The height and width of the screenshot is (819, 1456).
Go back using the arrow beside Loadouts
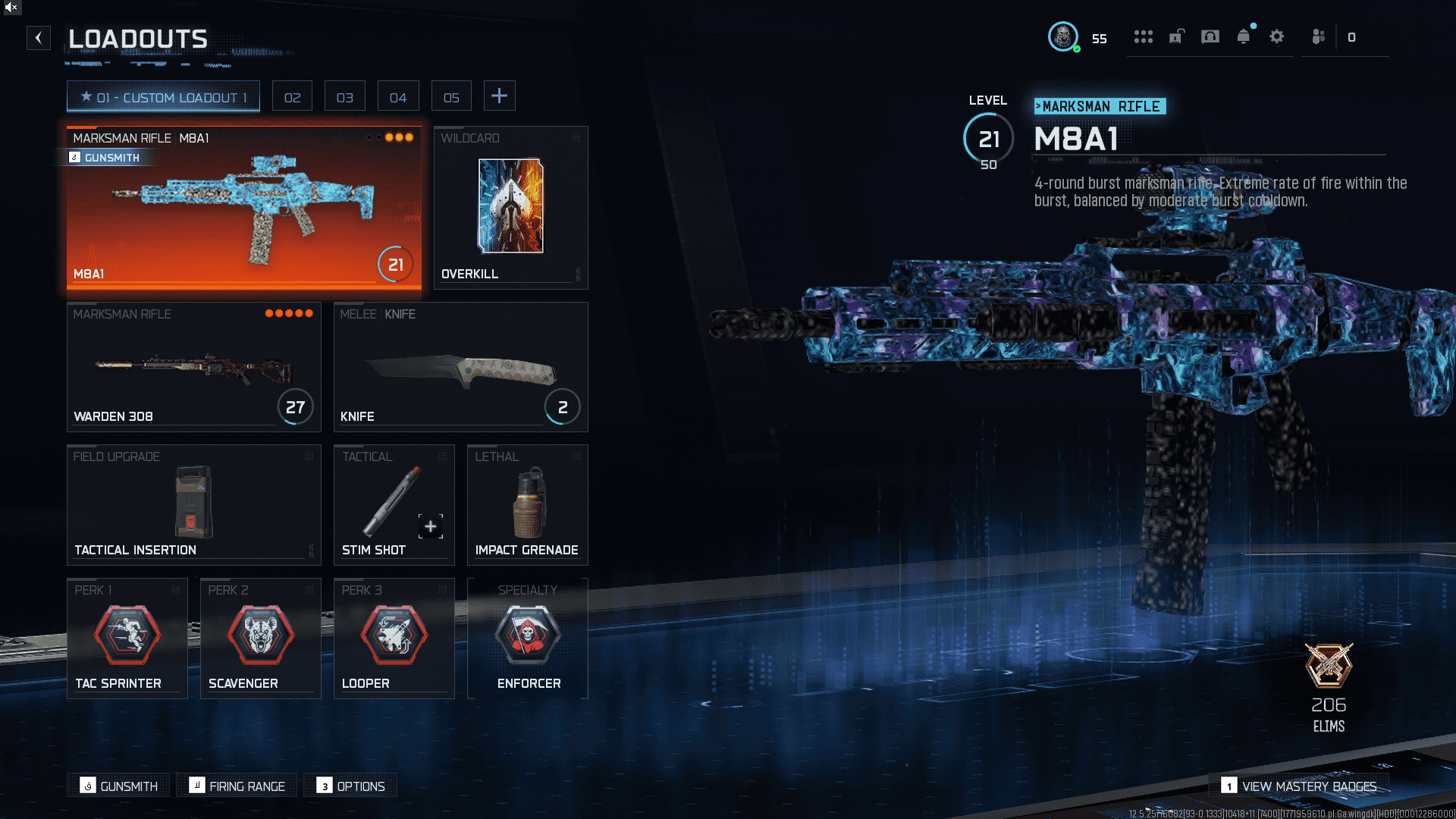point(39,38)
